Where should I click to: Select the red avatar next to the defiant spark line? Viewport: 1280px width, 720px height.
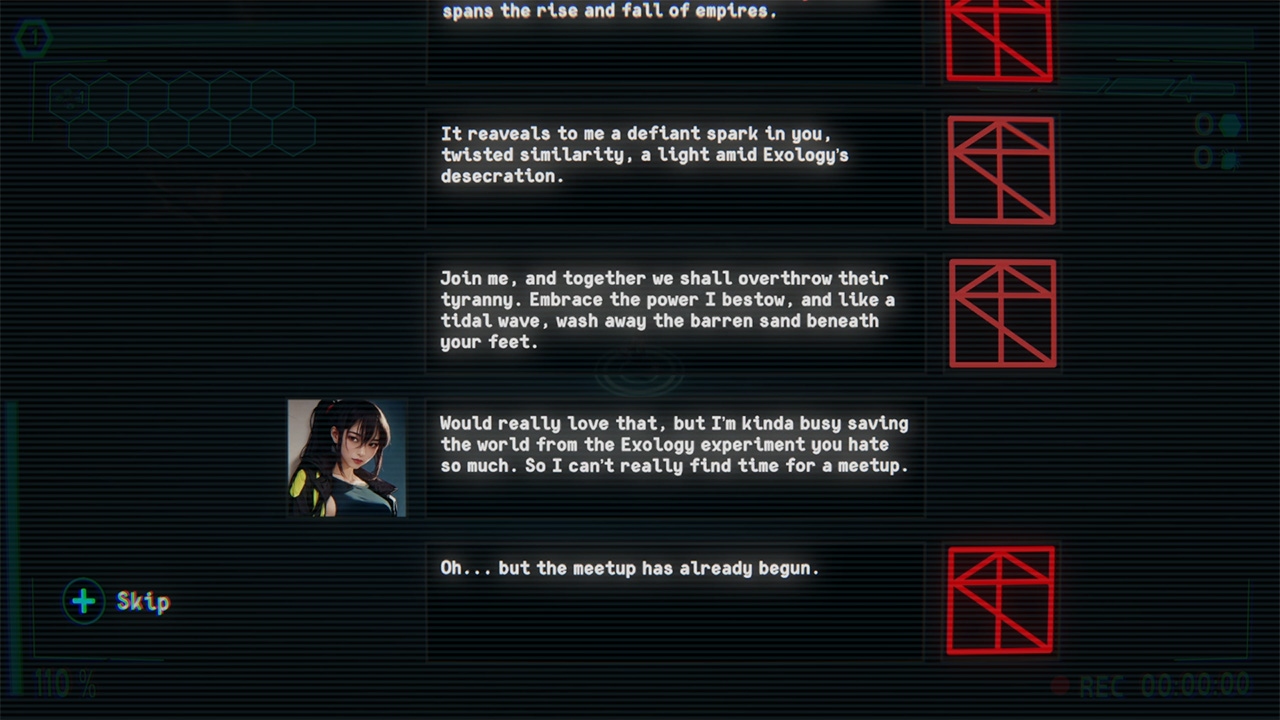point(1000,169)
